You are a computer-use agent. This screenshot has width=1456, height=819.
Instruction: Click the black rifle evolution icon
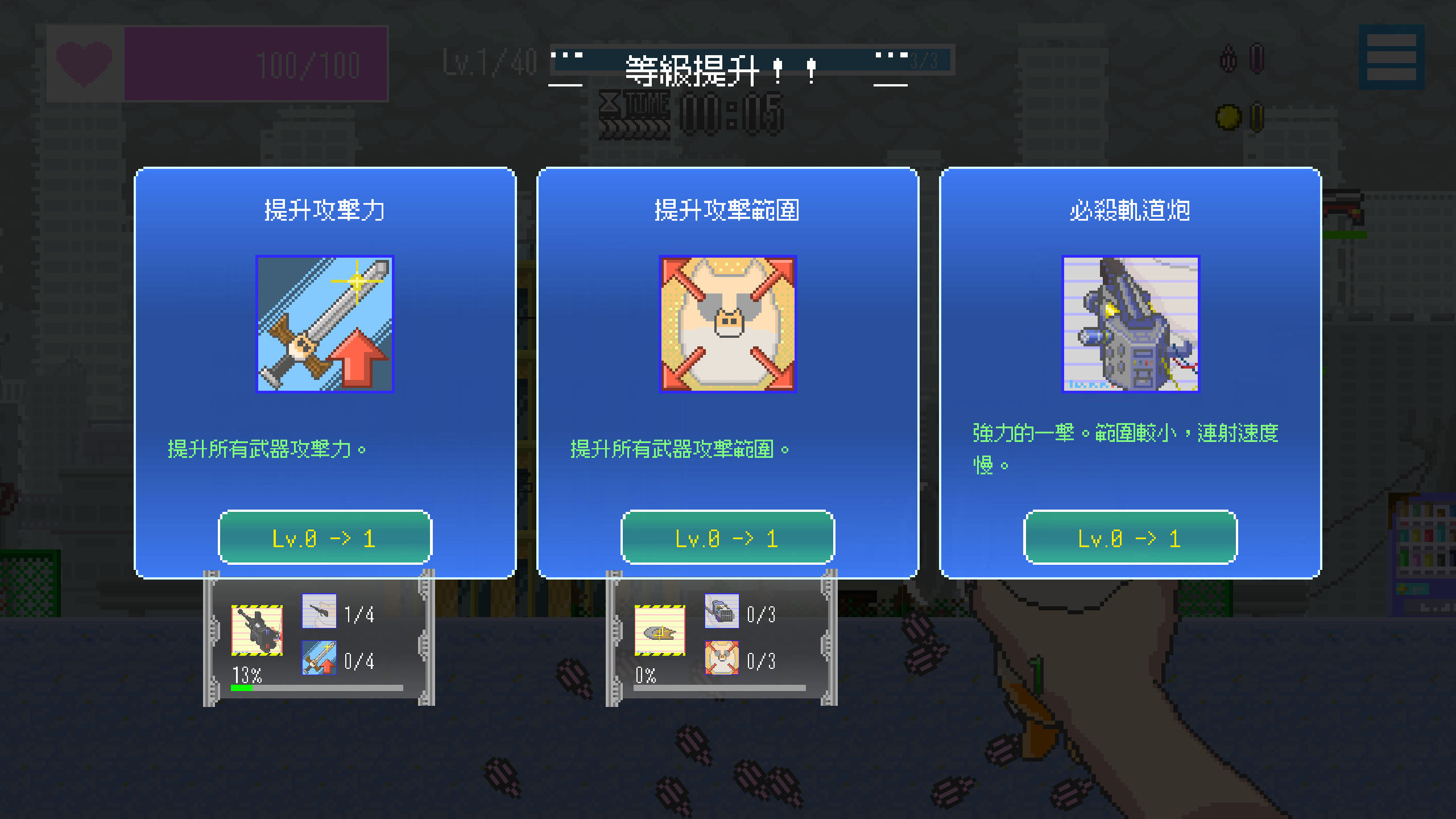tap(257, 630)
